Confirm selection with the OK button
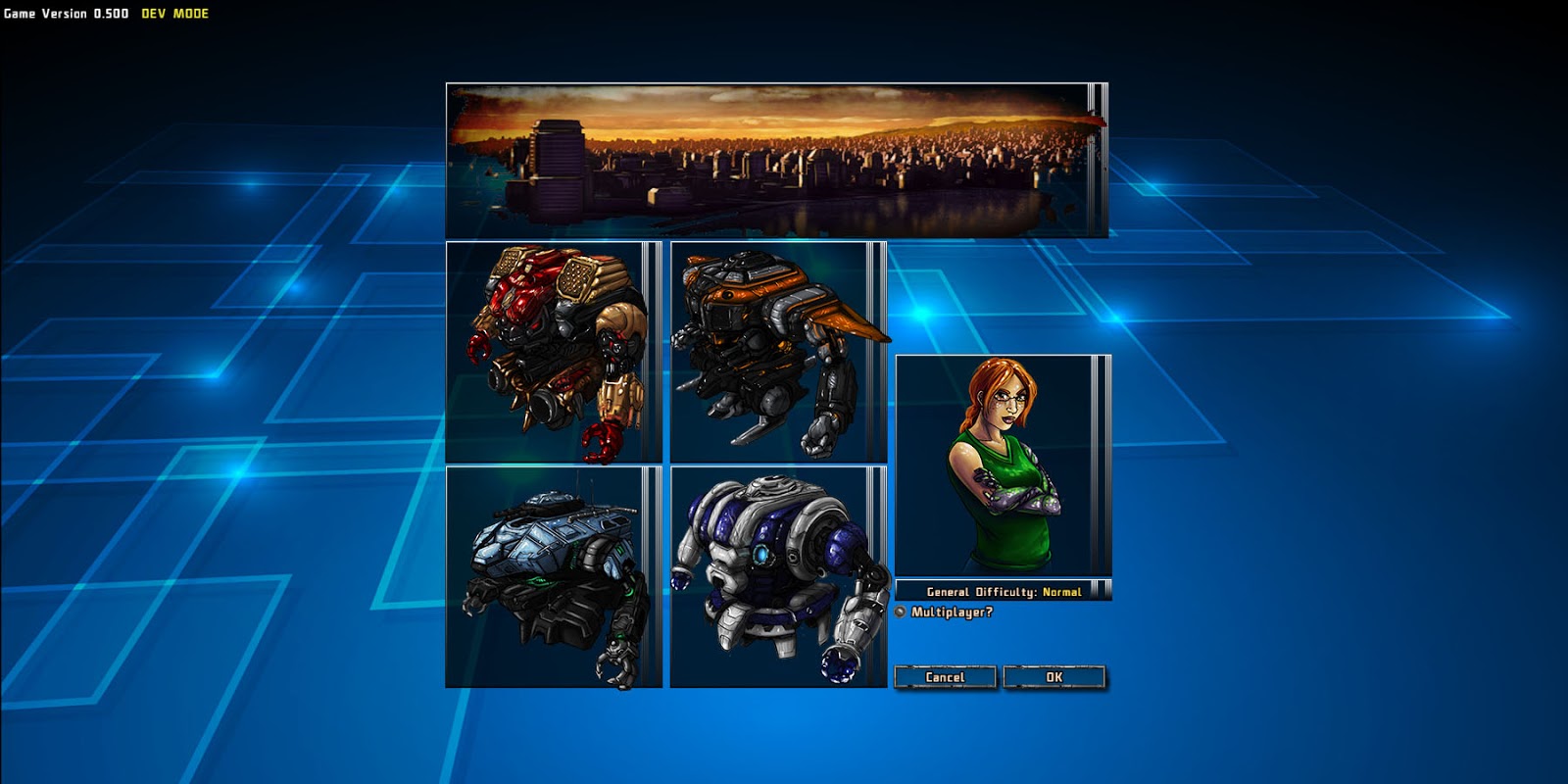The width and height of the screenshot is (1568, 784). click(x=1053, y=675)
